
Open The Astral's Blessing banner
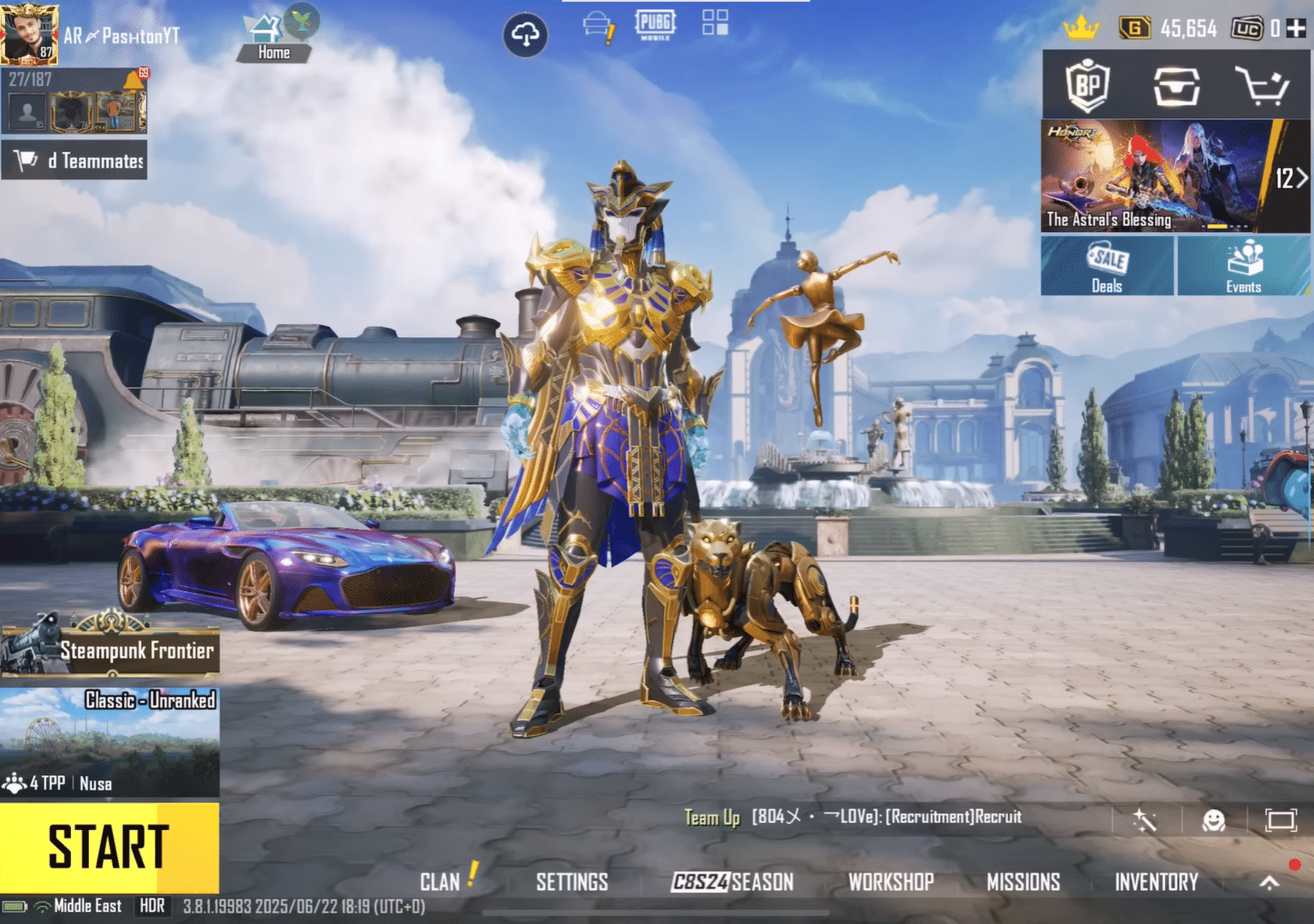click(1151, 176)
